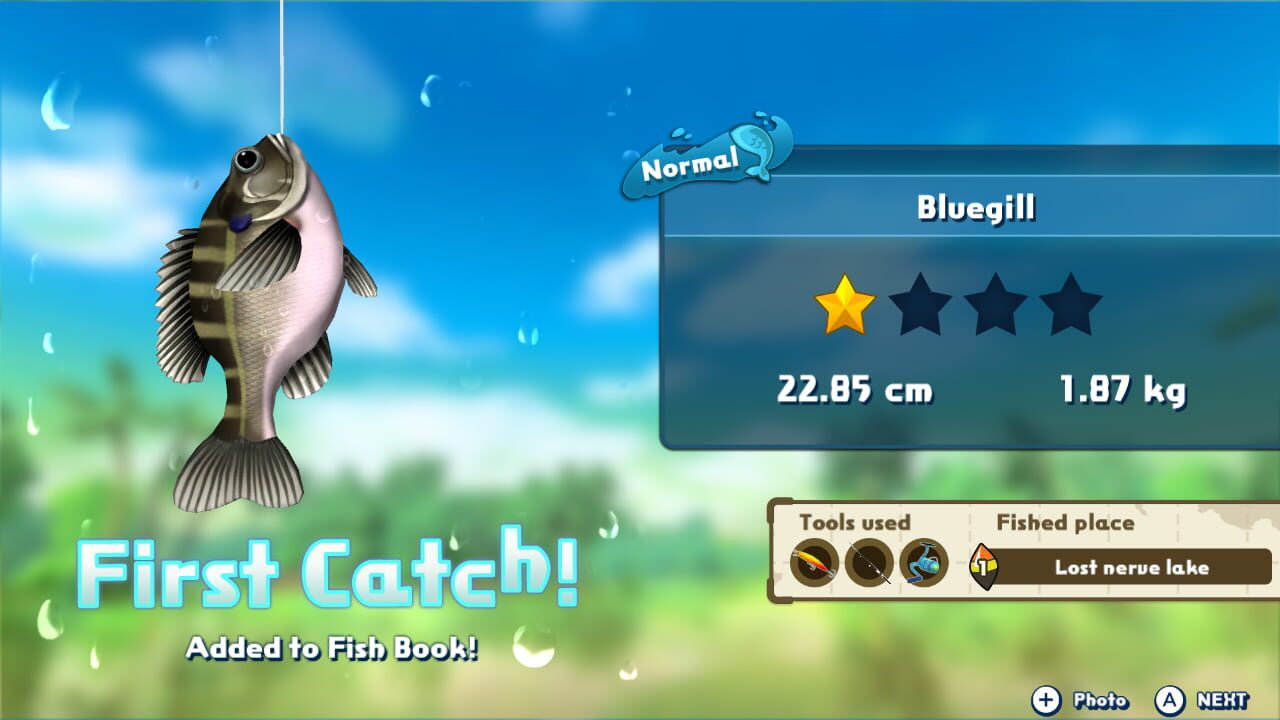Viewport: 1280px width, 720px height.
Task: Inspect the spinning reel icon
Action: (x=925, y=564)
